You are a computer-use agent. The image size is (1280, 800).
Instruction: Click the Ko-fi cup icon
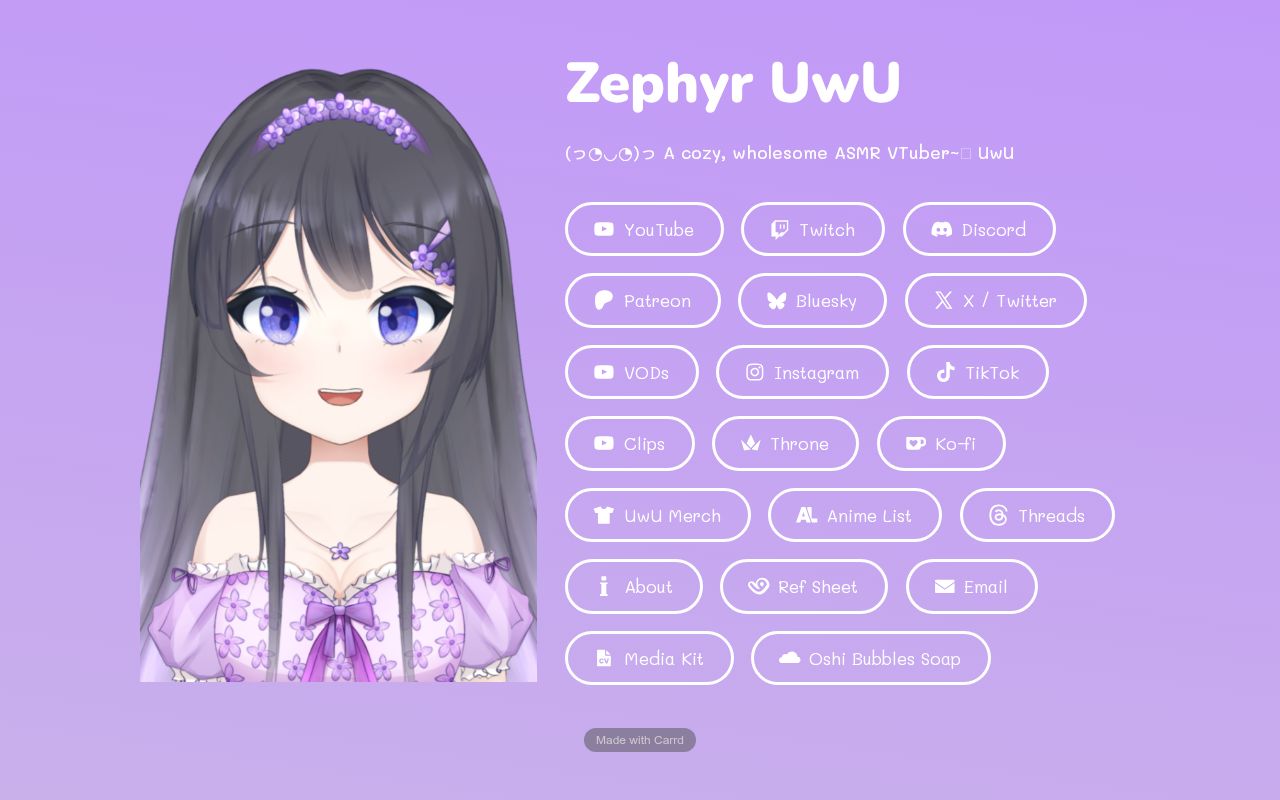point(916,443)
